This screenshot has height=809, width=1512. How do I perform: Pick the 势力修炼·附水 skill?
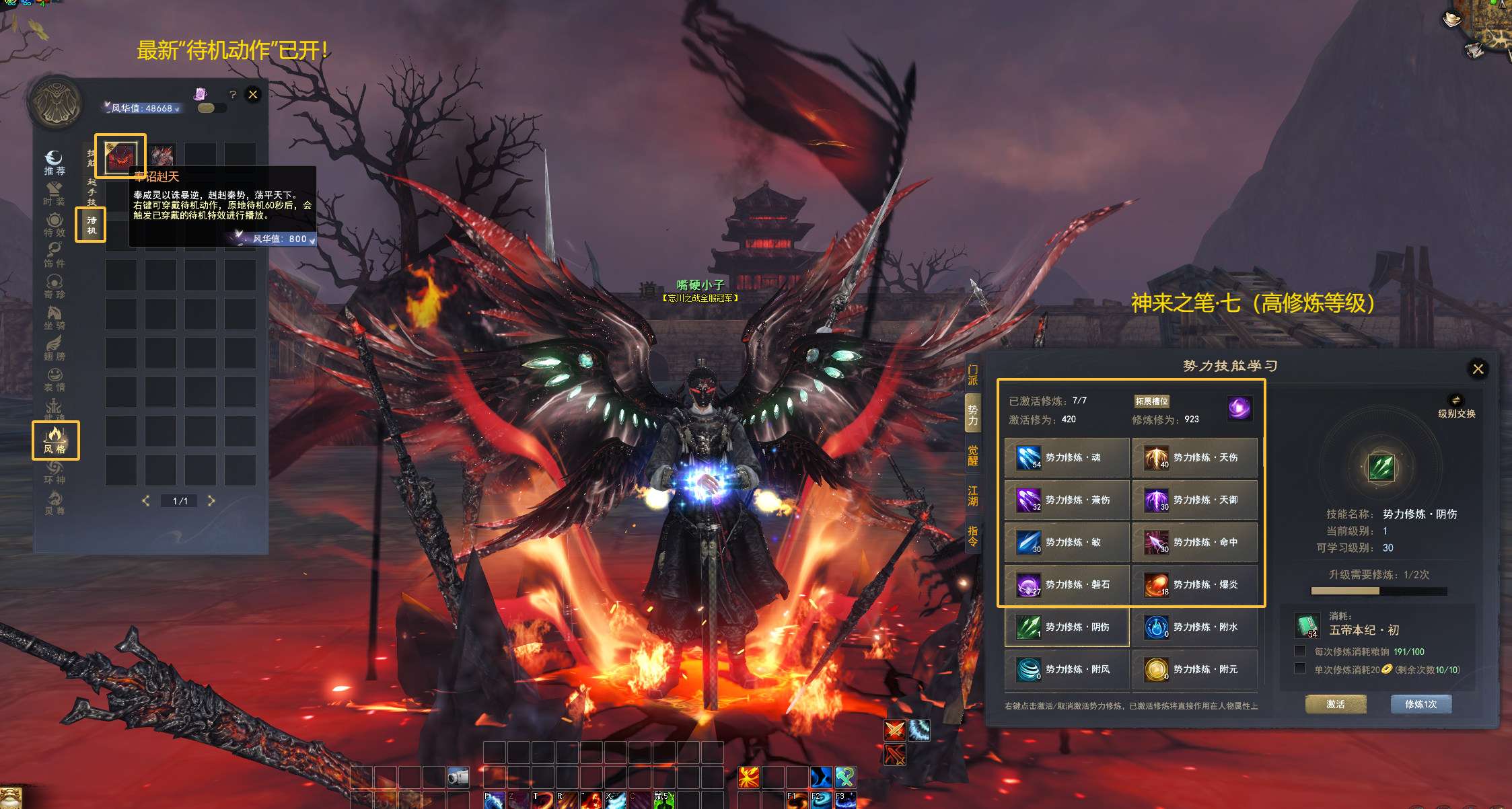click(1194, 627)
